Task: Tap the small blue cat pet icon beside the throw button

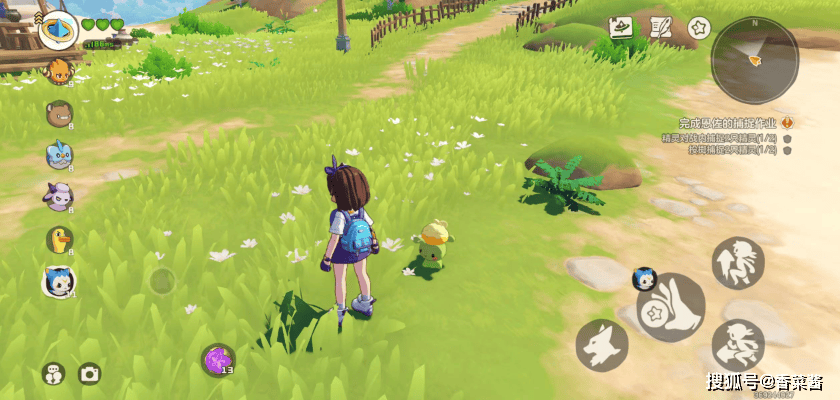Action: coord(643,279)
